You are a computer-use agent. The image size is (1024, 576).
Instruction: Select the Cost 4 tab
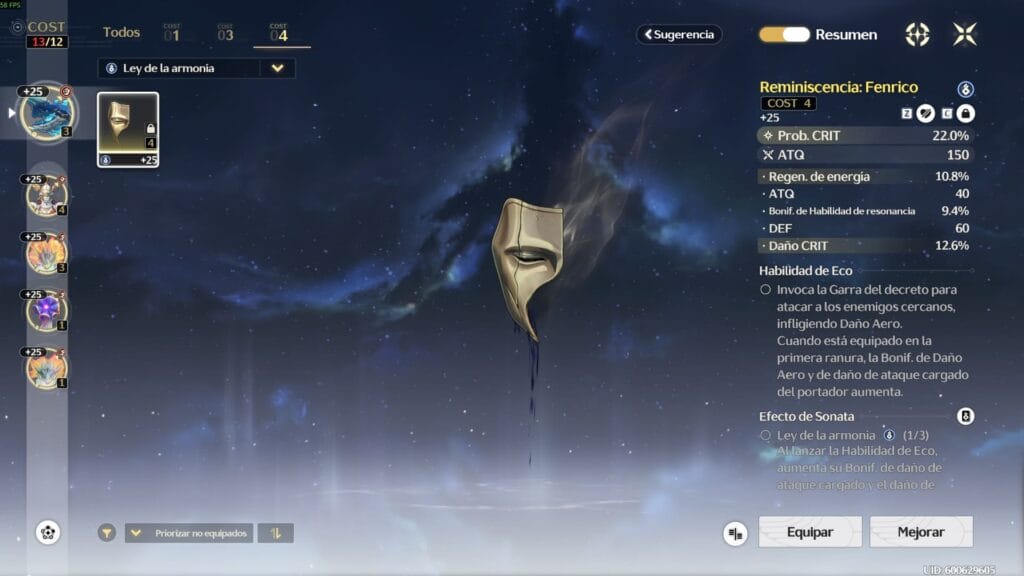(x=279, y=33)
